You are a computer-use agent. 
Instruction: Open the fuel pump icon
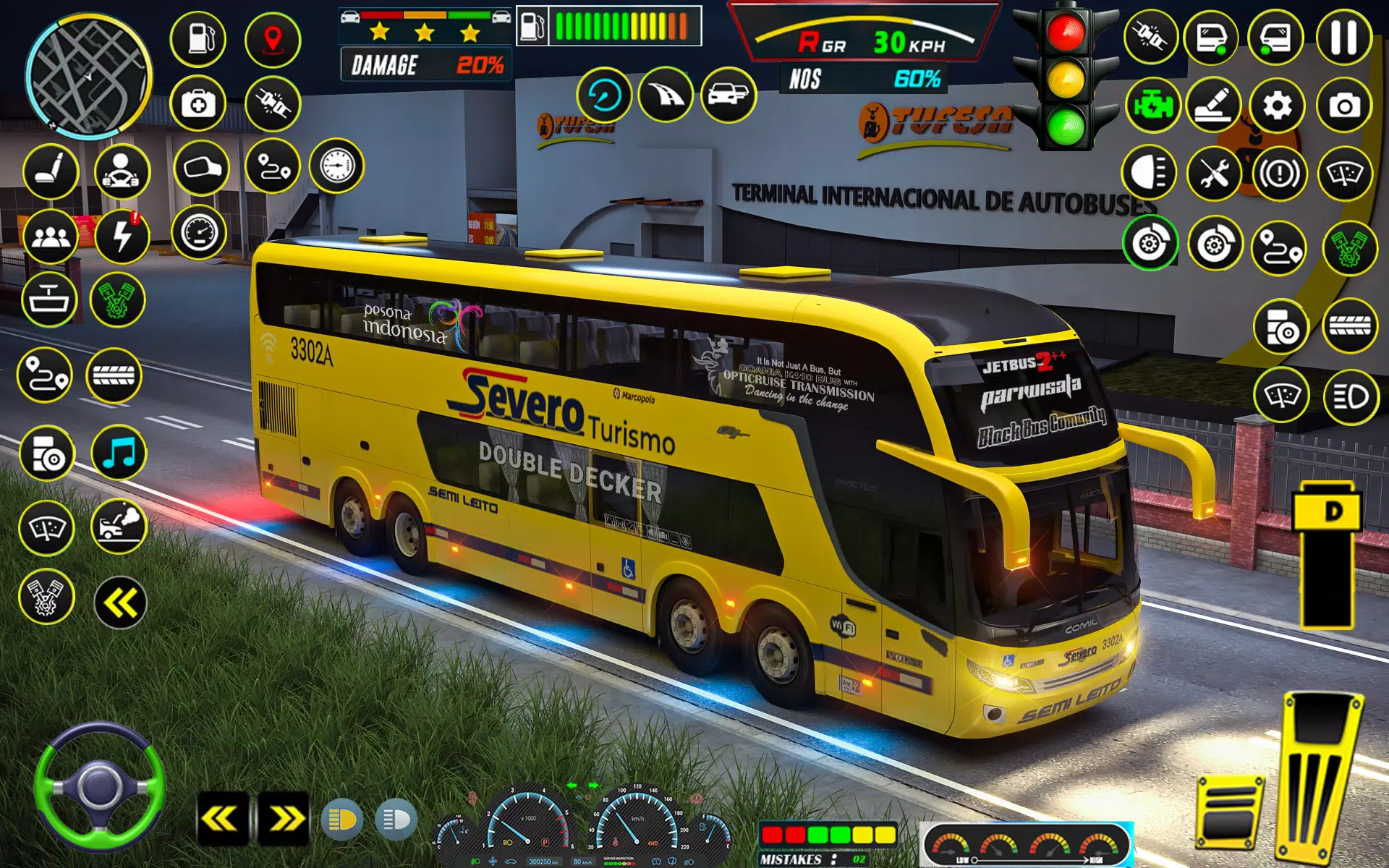coord(198,38)
